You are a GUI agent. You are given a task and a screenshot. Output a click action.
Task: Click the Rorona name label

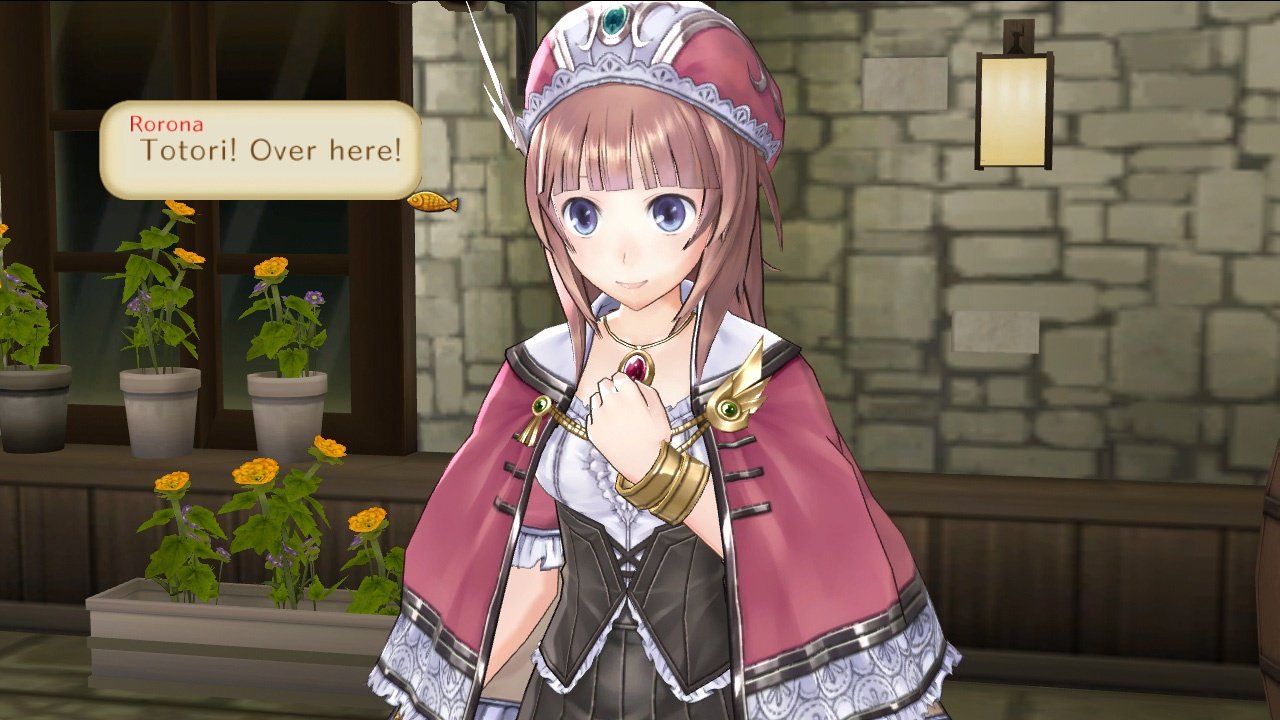pos(165,126)
